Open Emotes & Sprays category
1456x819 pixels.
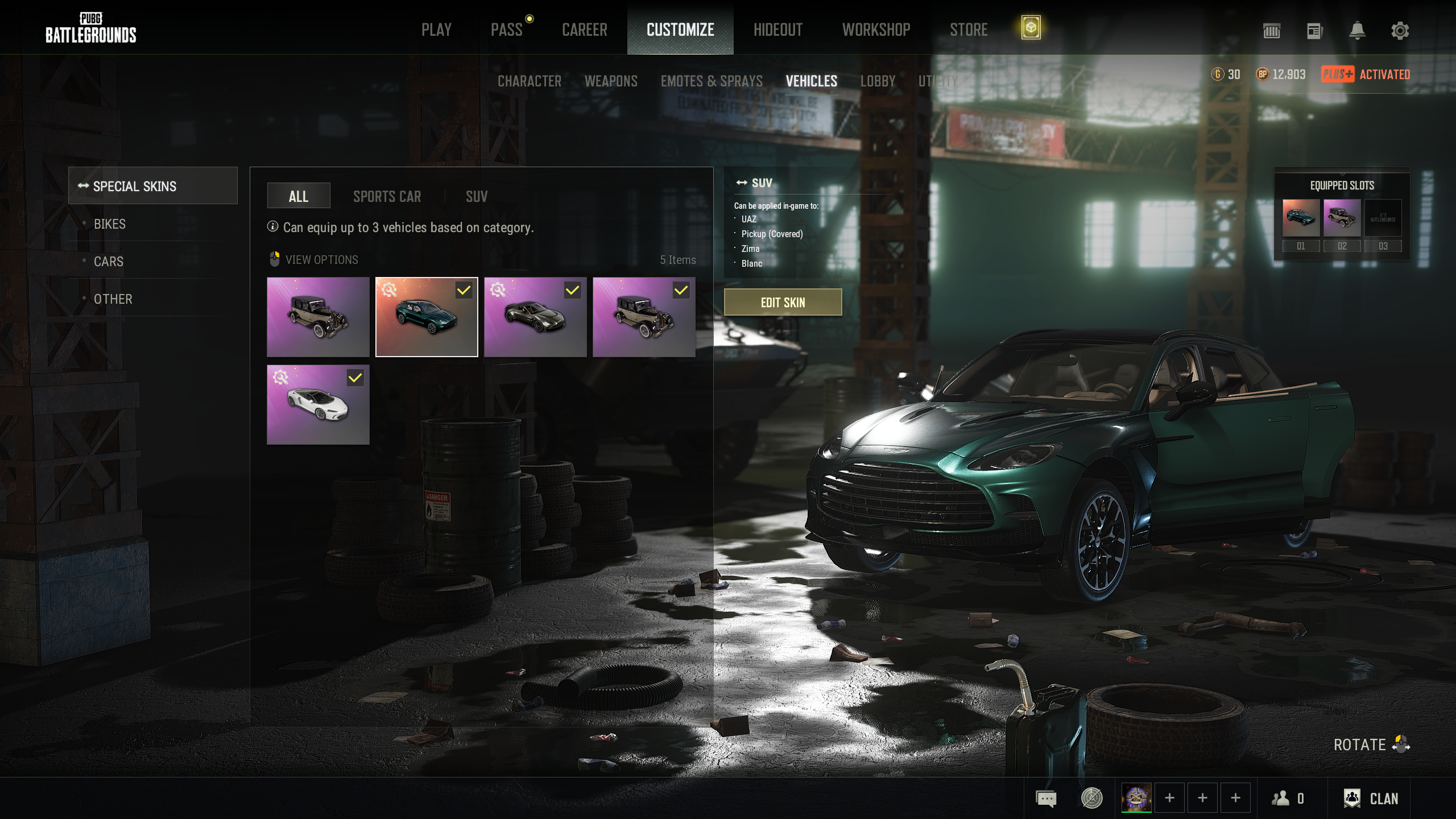click(x=712, y=81)
